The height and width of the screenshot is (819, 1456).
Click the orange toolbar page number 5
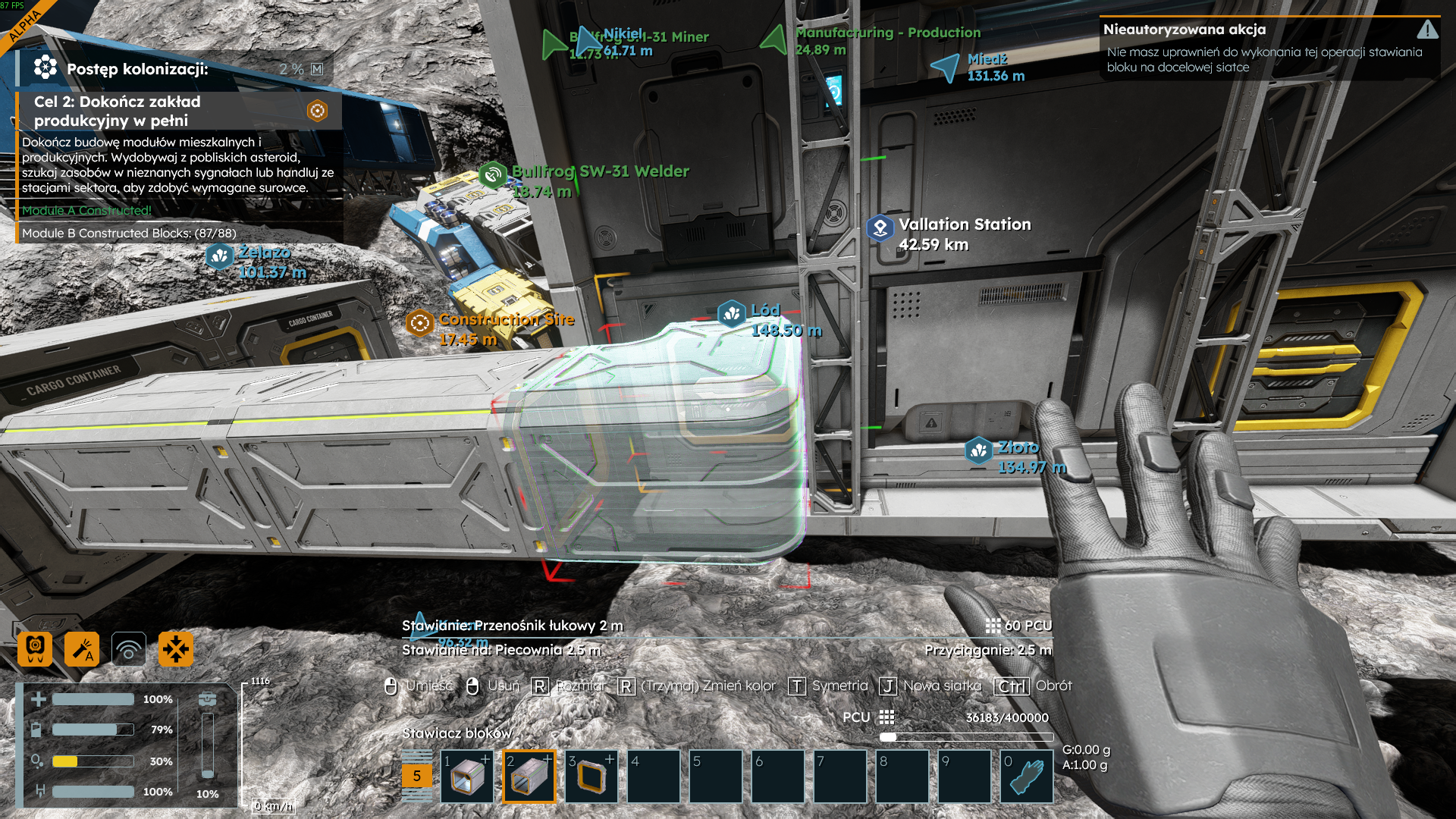tap(416, 776)
